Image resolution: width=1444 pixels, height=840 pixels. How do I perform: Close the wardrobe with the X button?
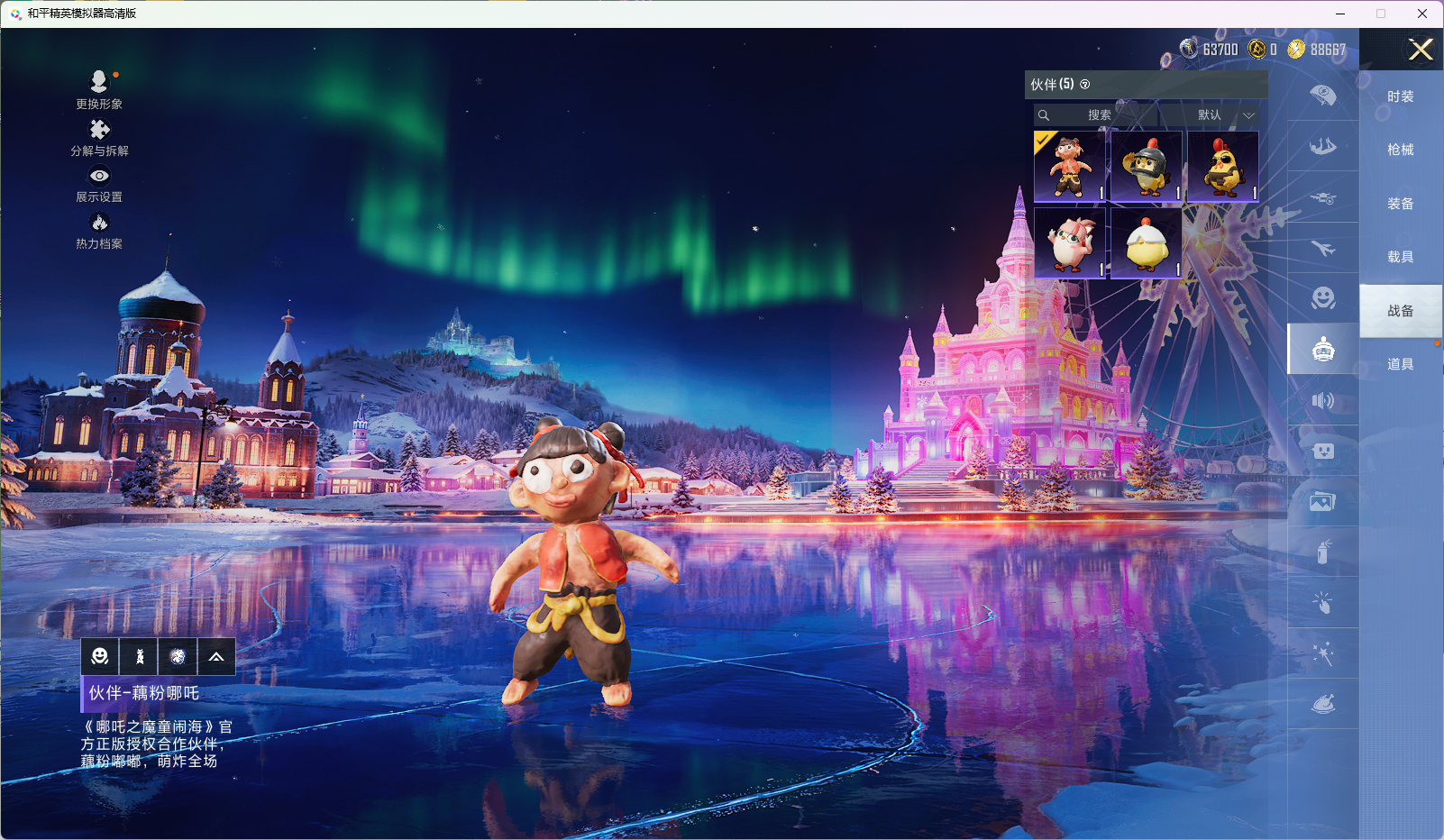(1421, 50)
